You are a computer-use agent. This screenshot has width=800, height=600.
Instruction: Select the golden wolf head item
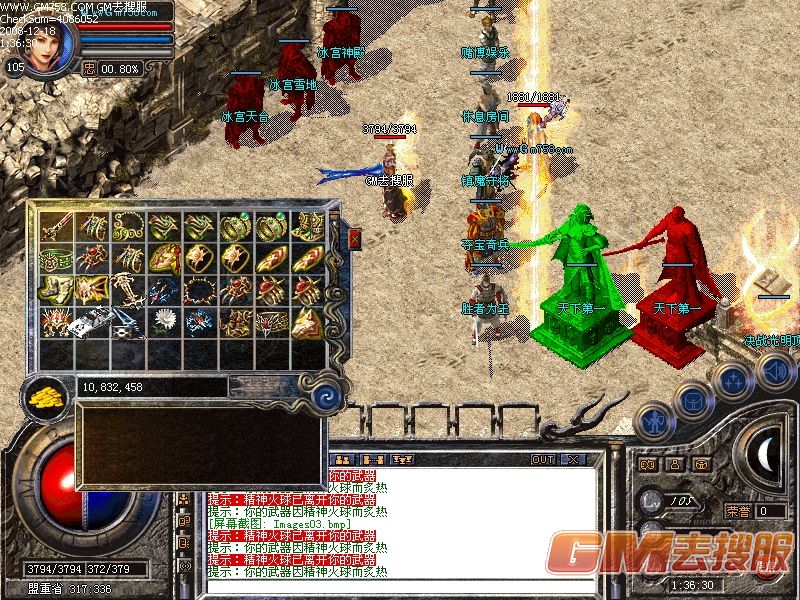pyautogui.click(x=305, y=321)
